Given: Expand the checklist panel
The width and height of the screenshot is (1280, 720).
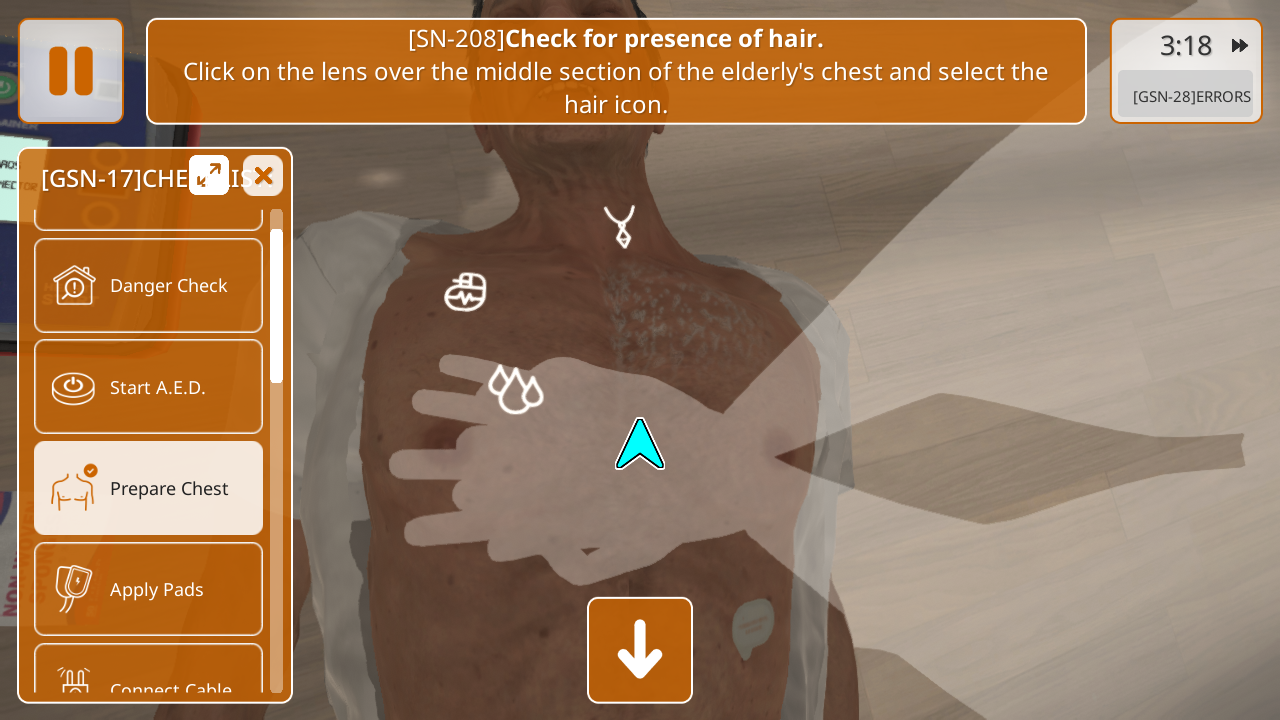Looking at the screenshot, I should click(209, 175).
